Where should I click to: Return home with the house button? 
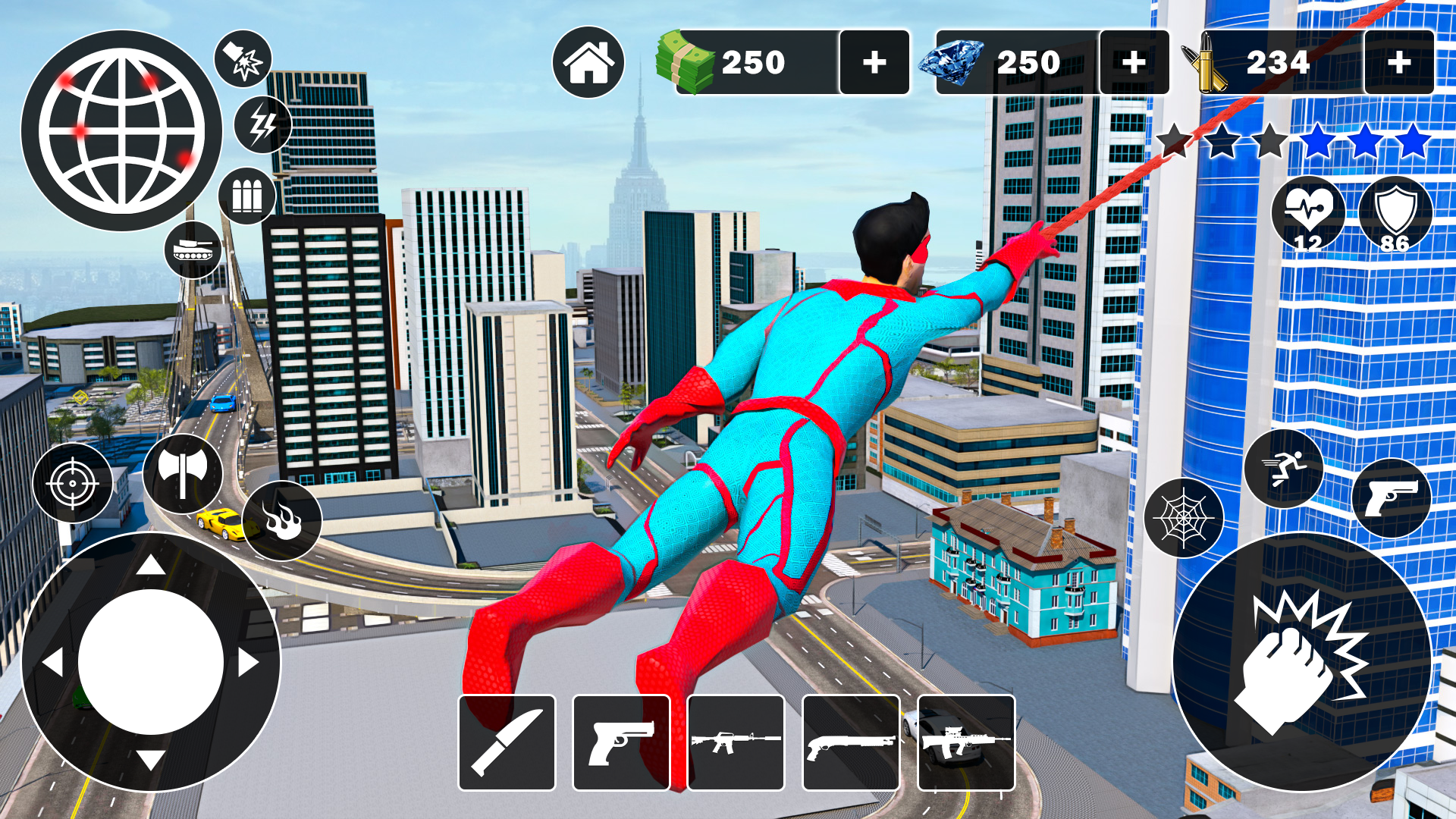point(589,62)
